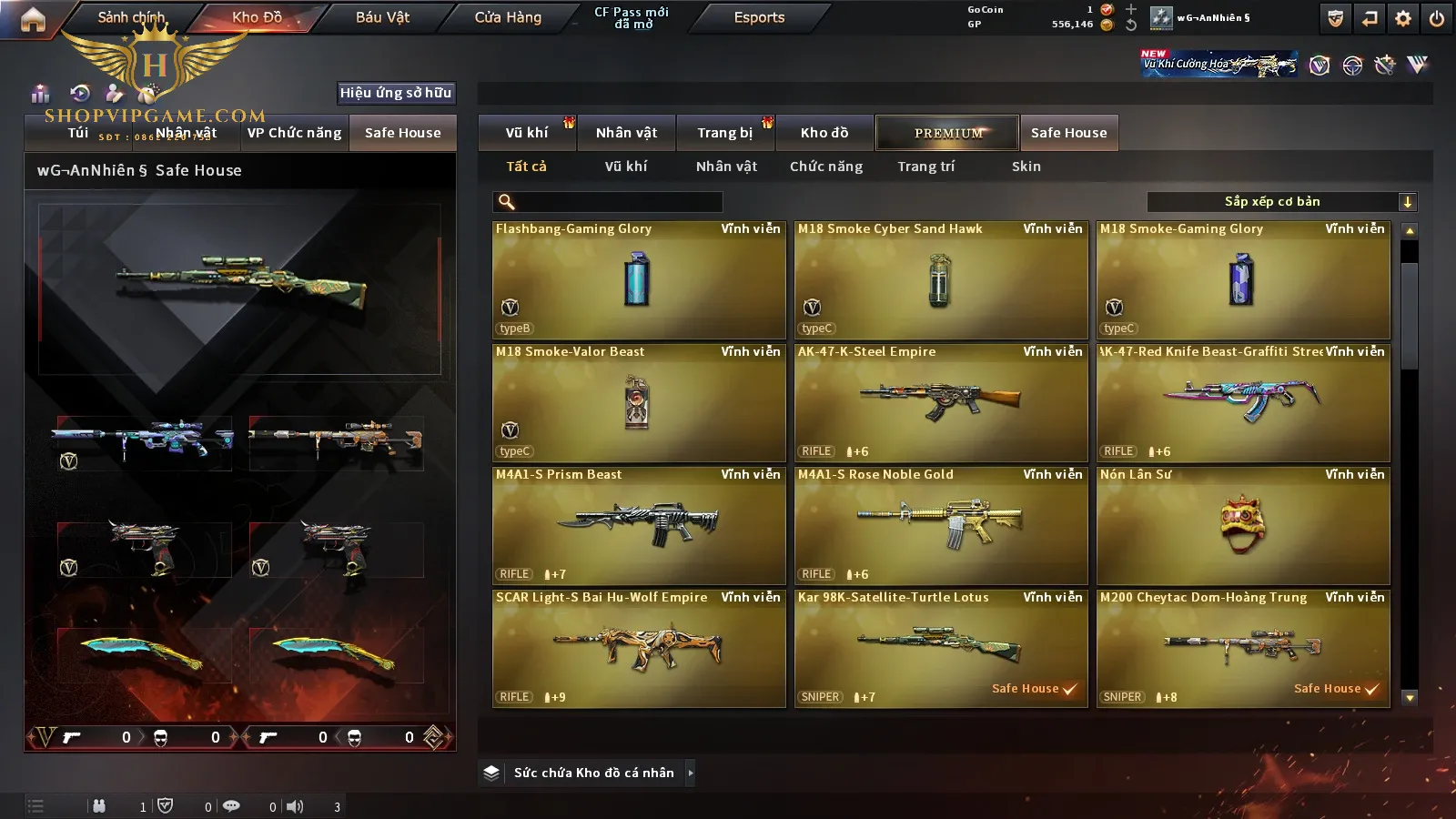Viewport: 1456px width, 819px height.
Task: Click the power exit button
Action: pos(1437,18)
